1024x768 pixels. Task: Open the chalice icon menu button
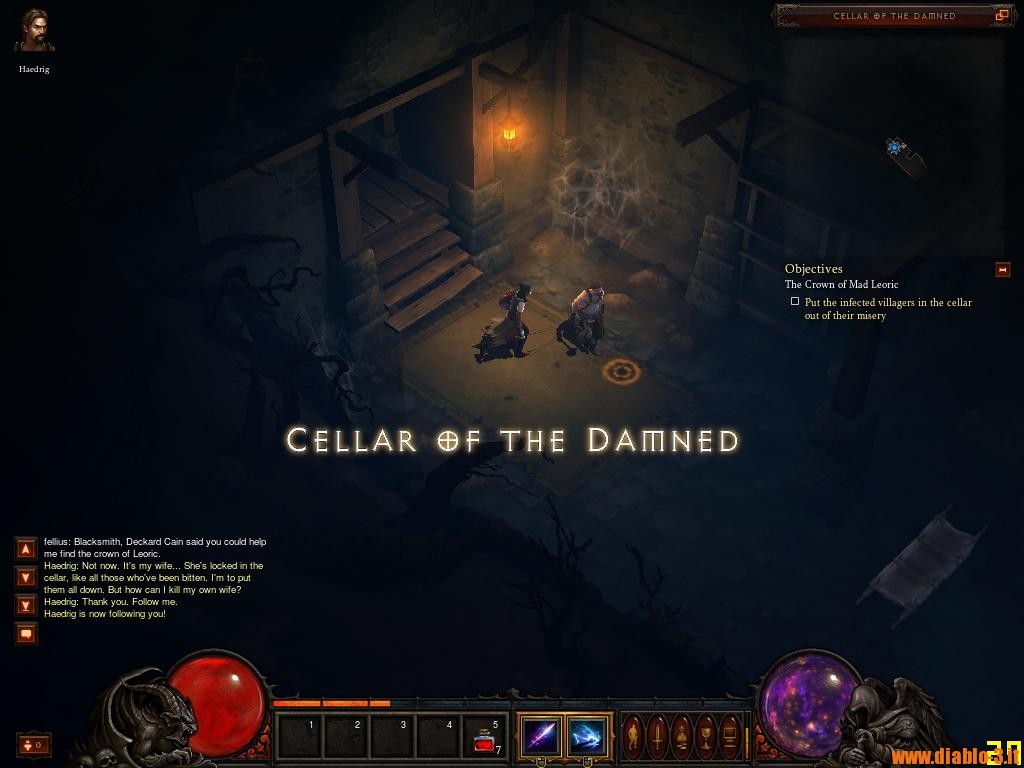click(706, 737)
